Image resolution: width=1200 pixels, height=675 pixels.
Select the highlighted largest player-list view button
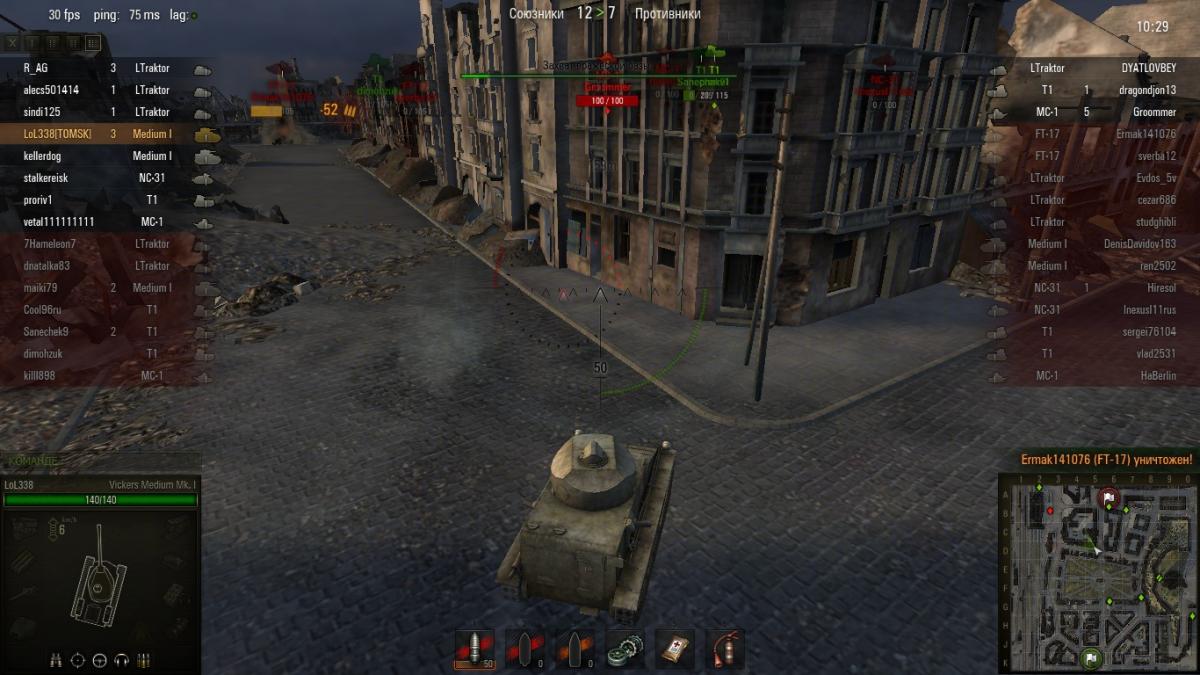(x=93, y=43)
